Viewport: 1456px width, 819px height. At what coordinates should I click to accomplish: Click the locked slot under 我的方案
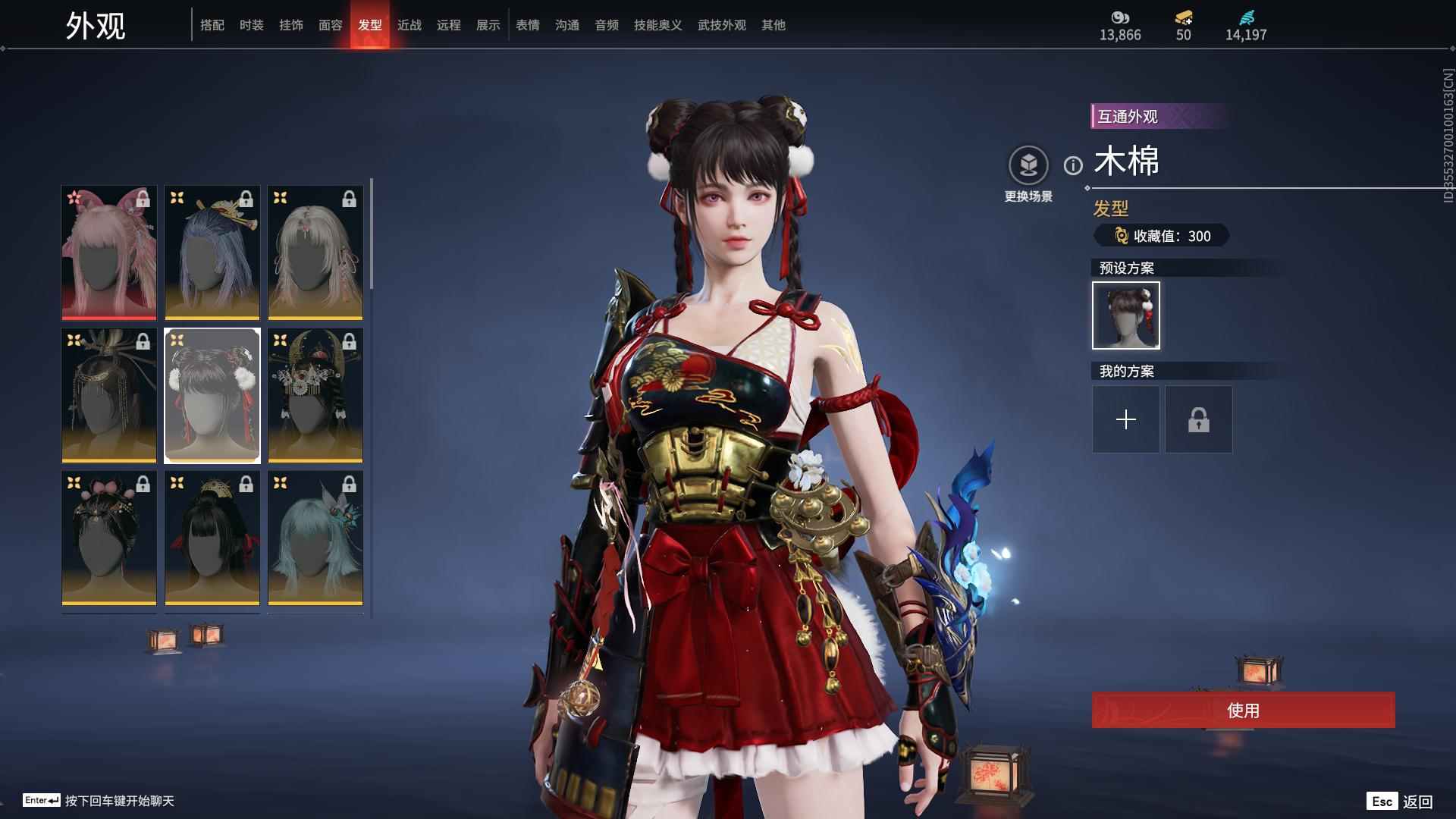point(1198,419)
